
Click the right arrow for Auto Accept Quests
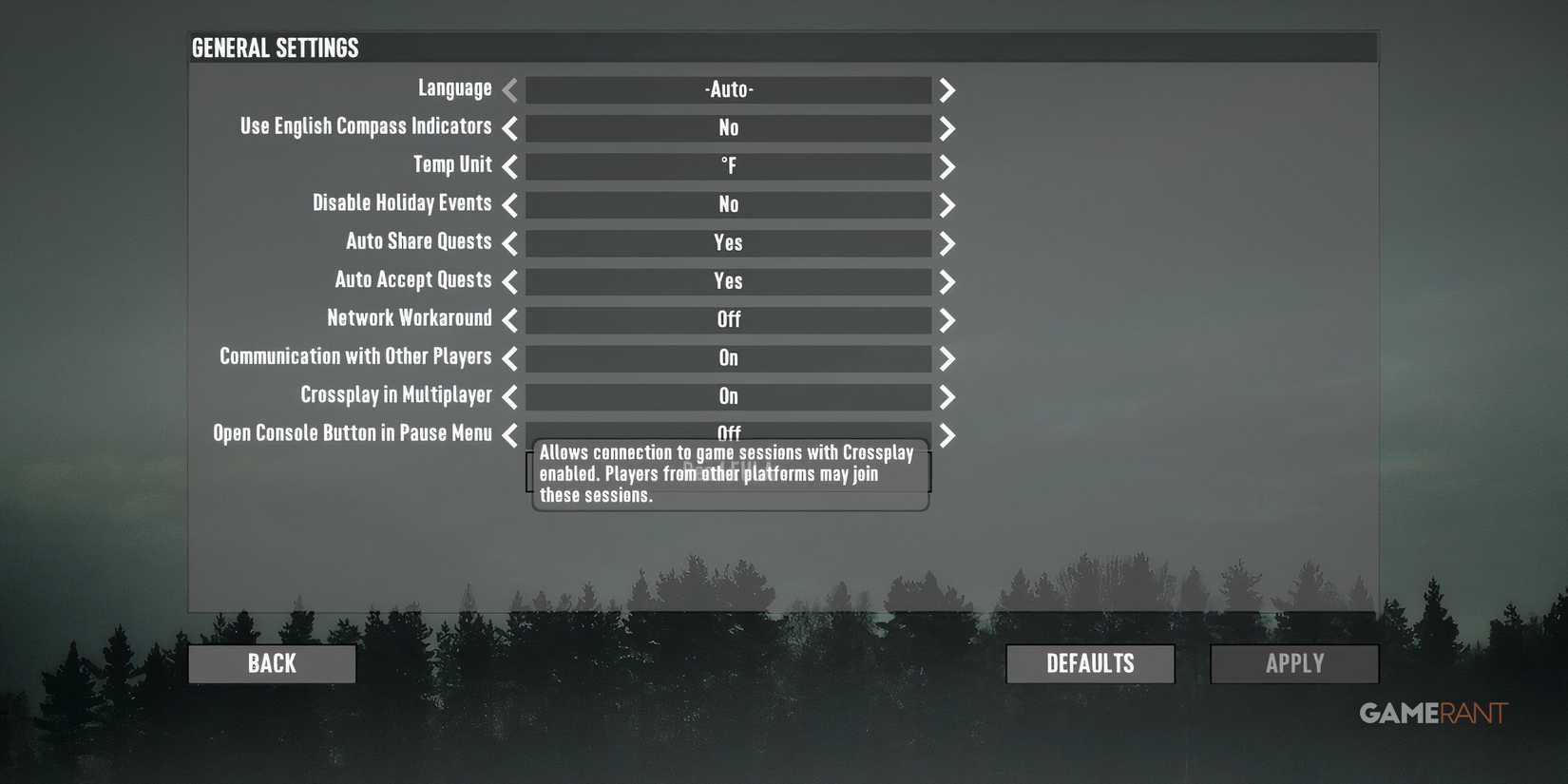[947, 281]
